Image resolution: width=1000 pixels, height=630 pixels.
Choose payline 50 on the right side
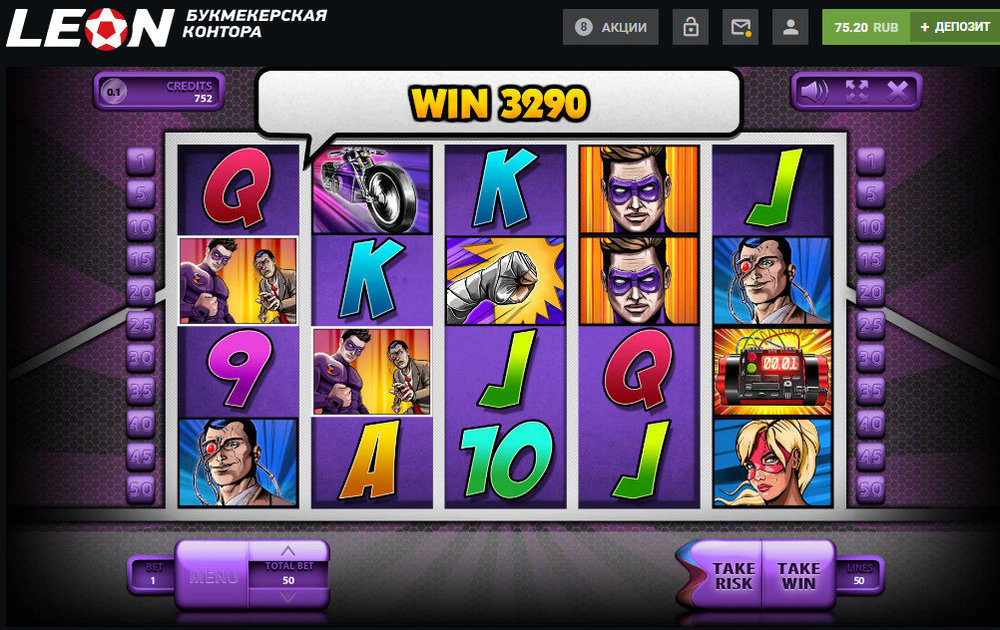pyautogui.click(x=870, y=489)
